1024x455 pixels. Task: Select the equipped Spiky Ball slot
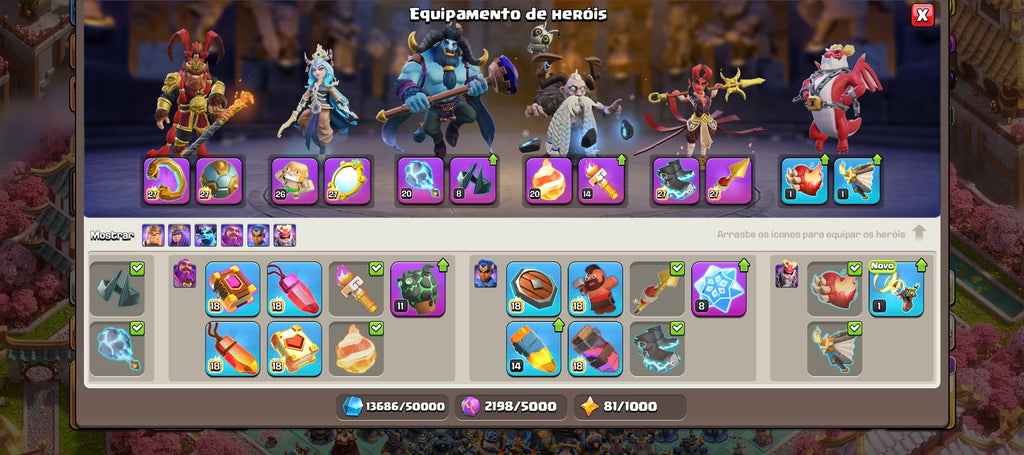(x=219, y=181)
